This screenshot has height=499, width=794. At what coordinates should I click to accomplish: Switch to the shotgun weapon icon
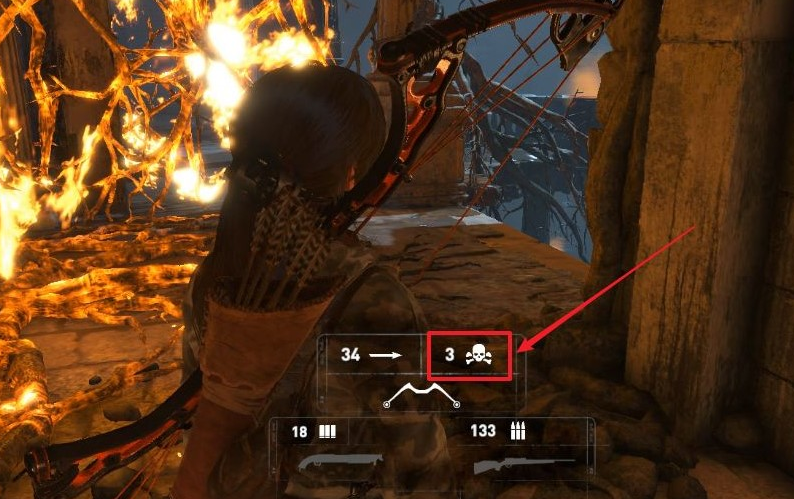340,464
